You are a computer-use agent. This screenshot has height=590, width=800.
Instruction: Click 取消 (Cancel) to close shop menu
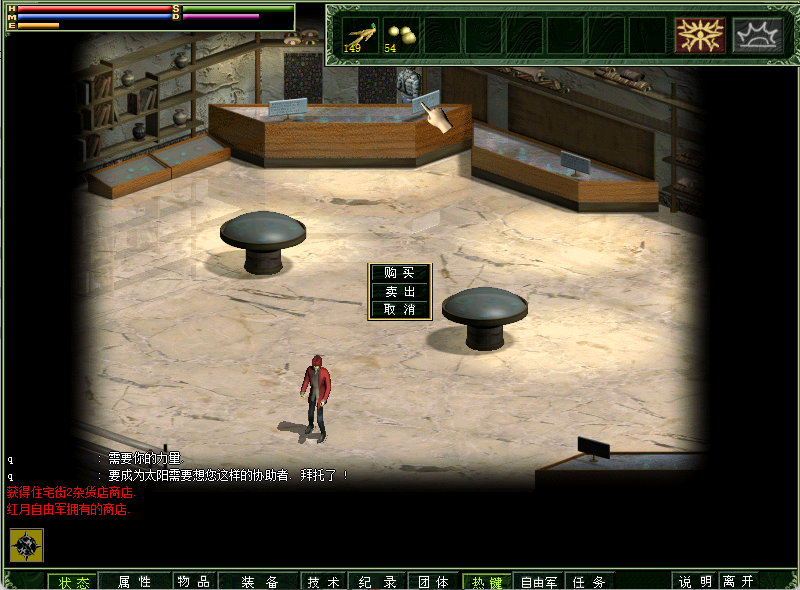click(400, 310)
